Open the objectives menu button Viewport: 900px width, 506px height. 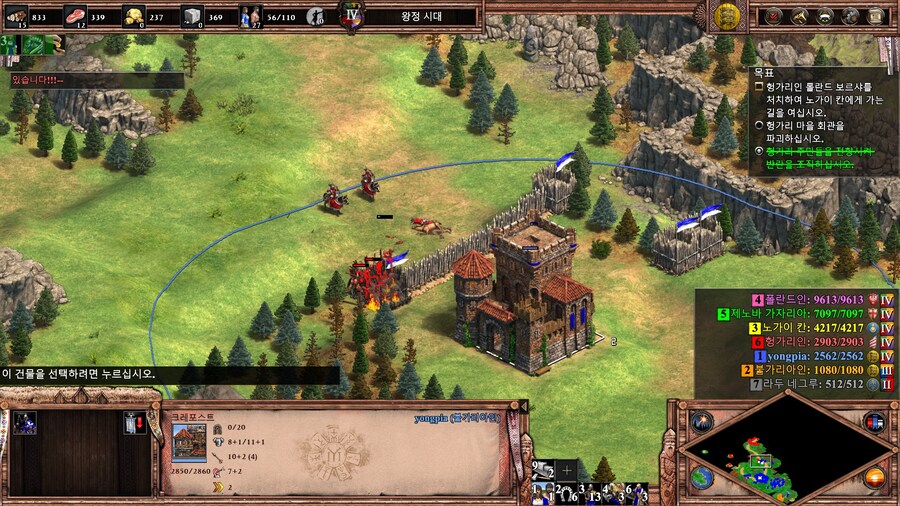coord(773,15)
